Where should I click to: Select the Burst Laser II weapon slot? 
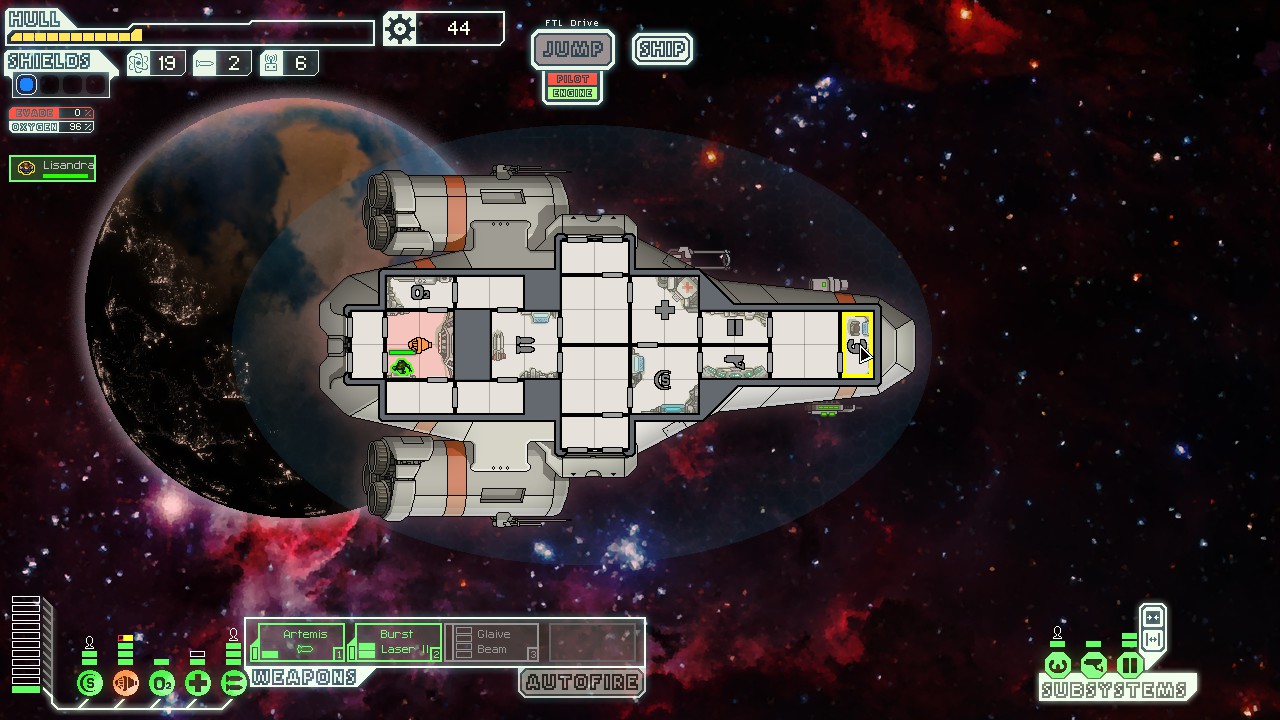[399, 642]
